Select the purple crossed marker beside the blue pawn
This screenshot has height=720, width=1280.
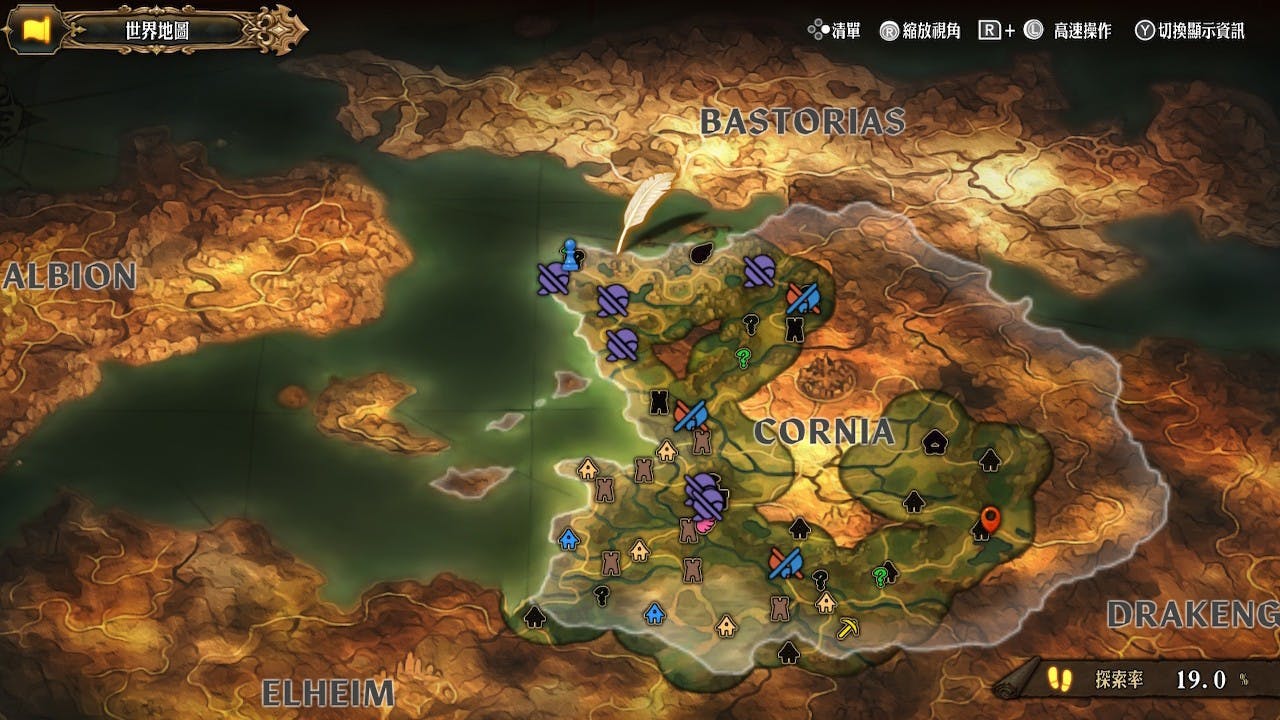[552, 279]
